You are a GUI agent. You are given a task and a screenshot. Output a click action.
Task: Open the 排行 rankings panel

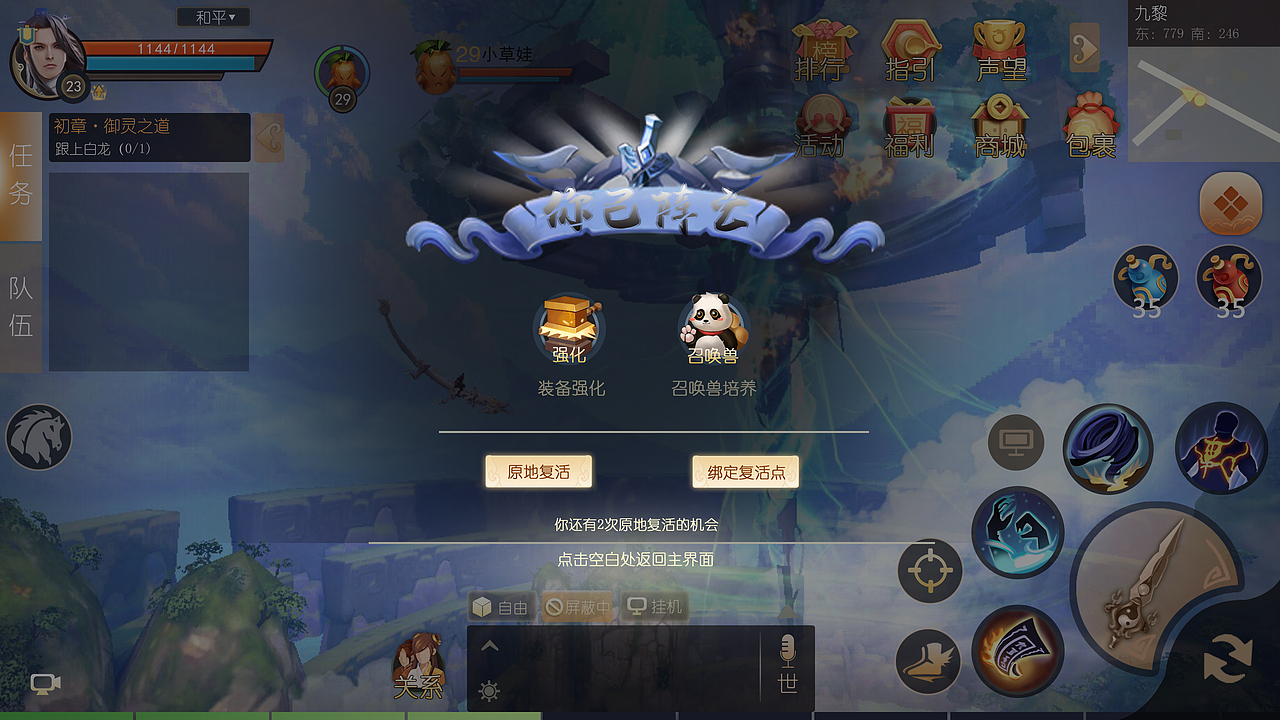coord(822,47)
